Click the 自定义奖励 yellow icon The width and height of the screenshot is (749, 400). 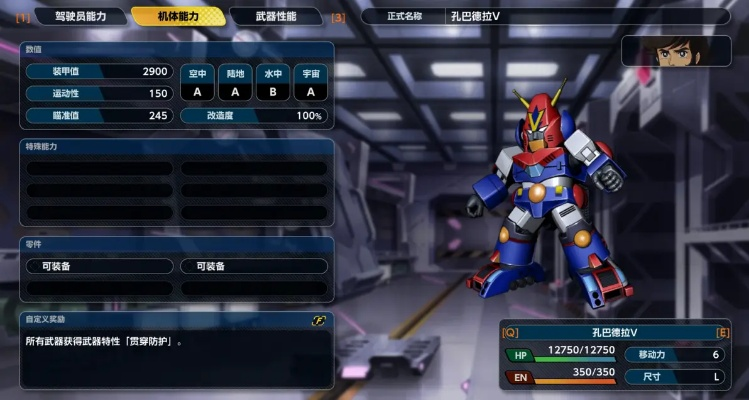coord(319,321)
